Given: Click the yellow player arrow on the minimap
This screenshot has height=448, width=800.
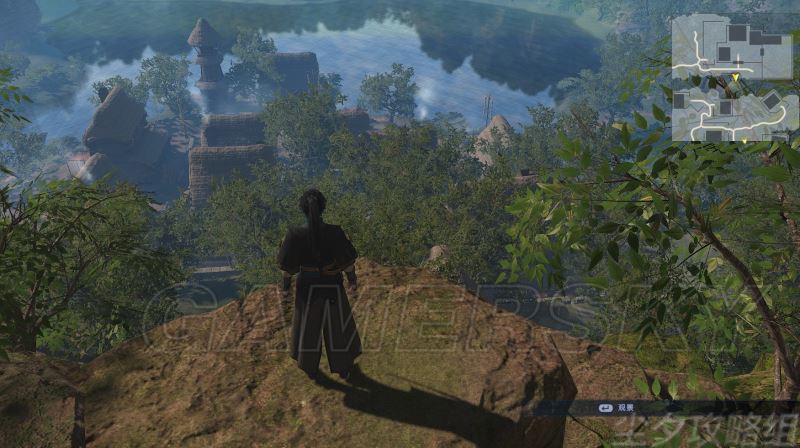Looking at the screenshot, I should (738, 76).
